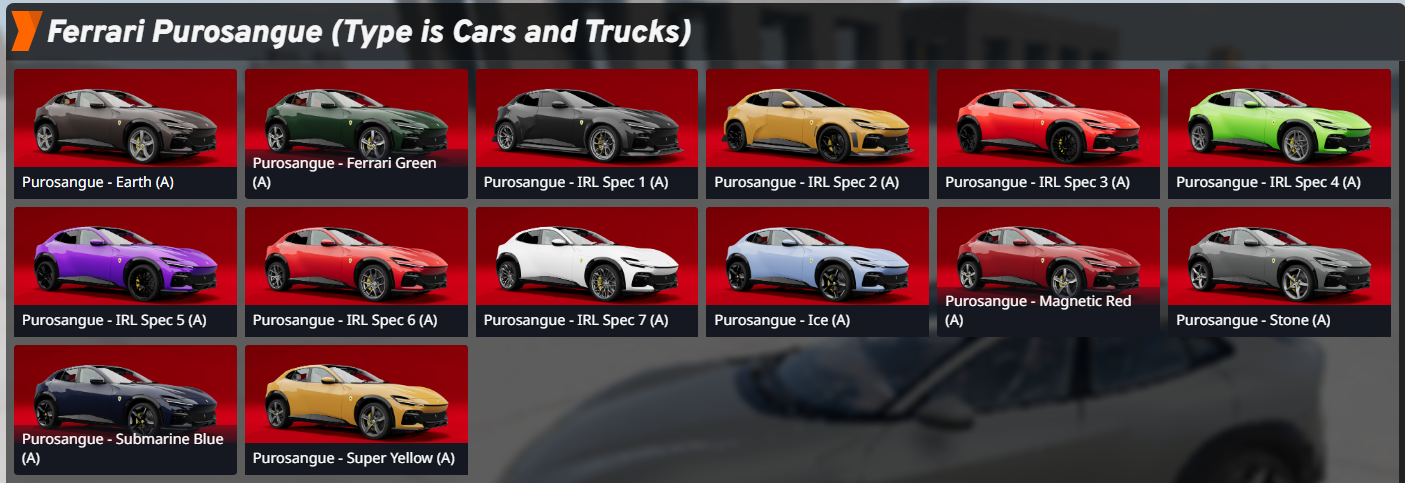Choose the white IRL Spec 7 Purosangue

[587, 270]
